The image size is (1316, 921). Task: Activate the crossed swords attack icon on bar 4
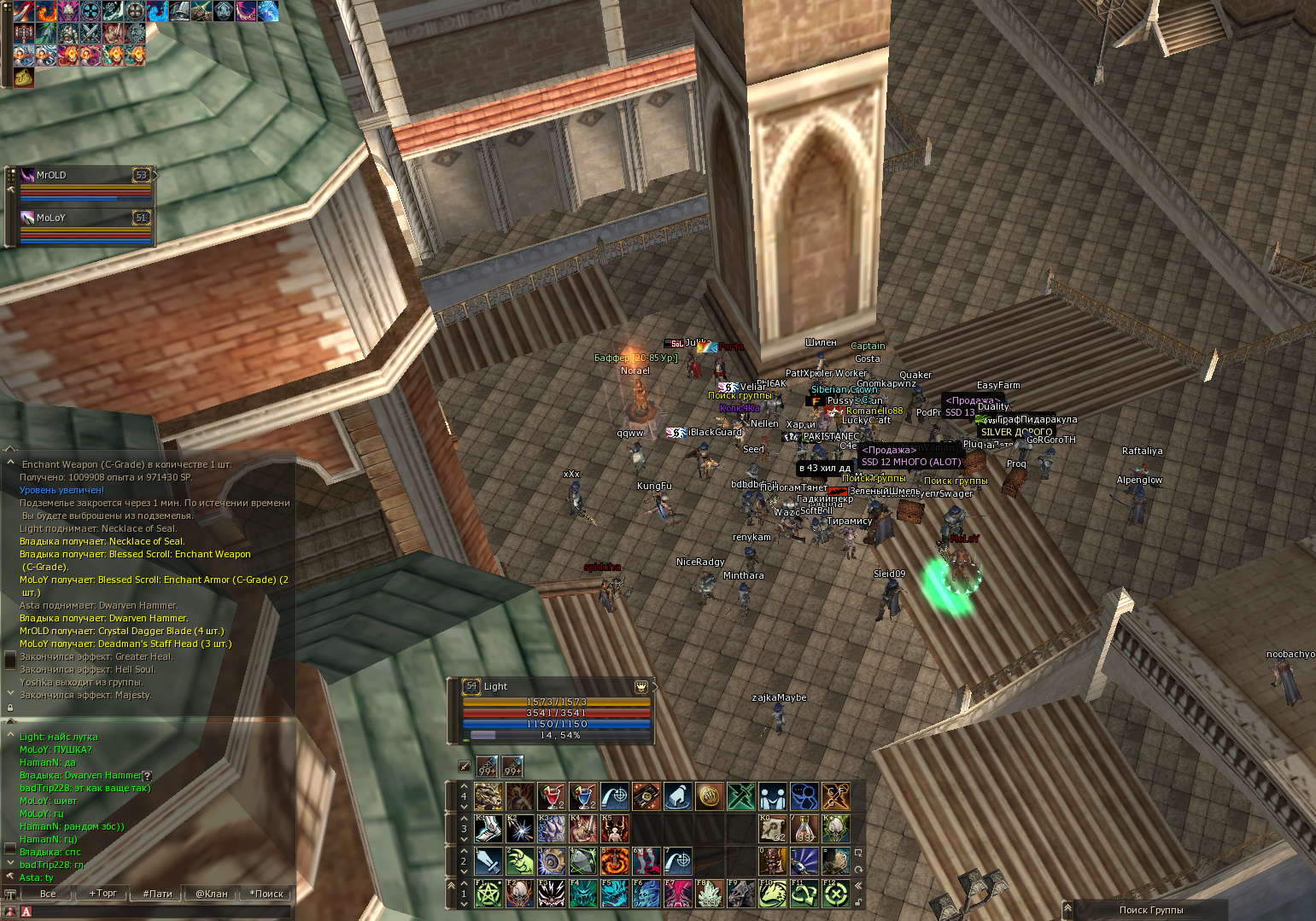click(740, 796)
